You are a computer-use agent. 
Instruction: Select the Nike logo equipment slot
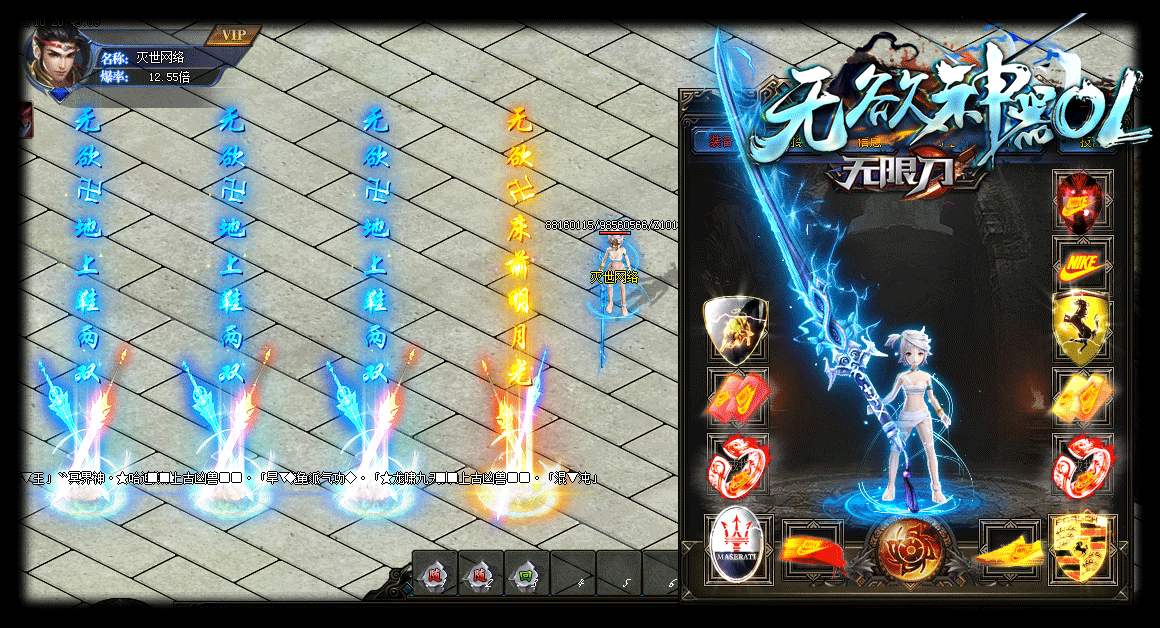(1083, 267)
